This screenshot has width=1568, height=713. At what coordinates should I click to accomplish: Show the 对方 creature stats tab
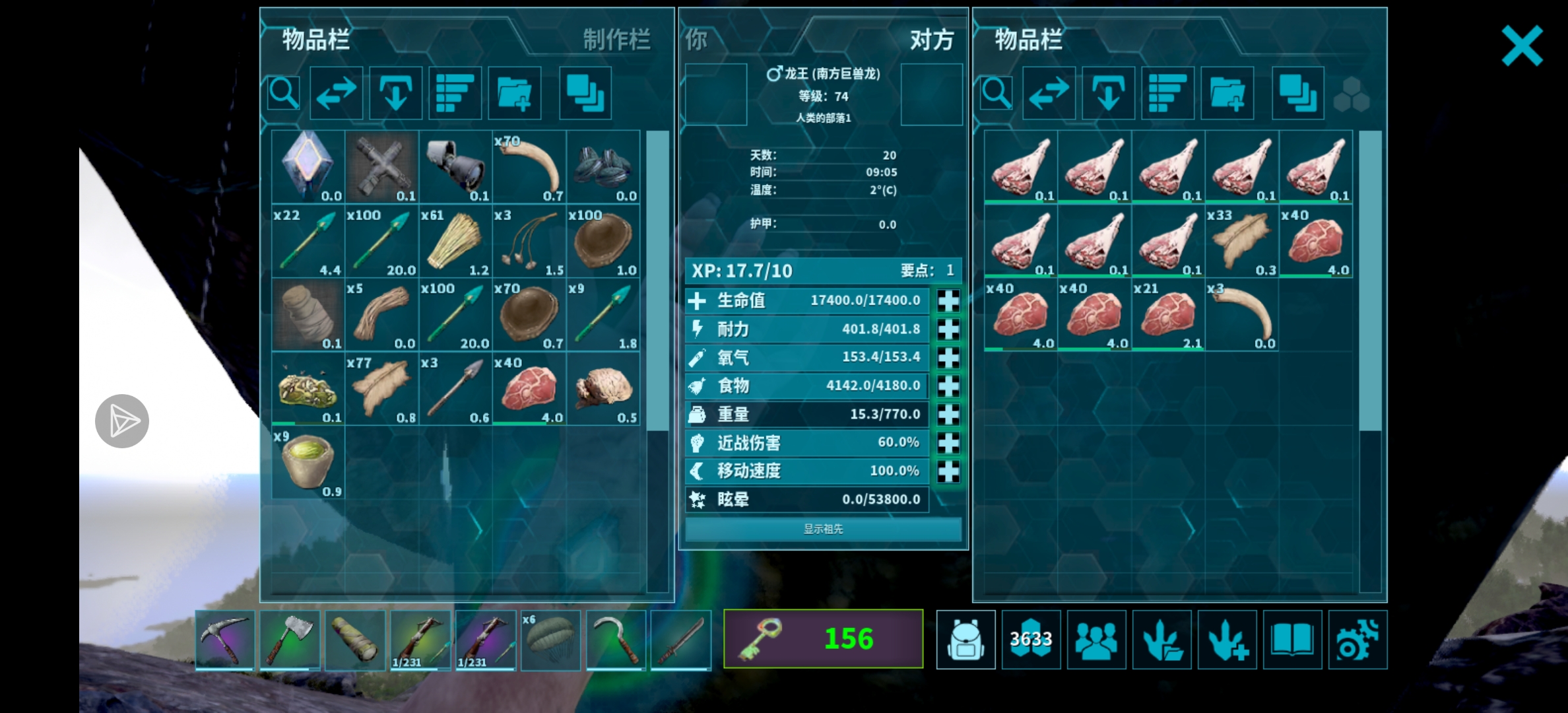coord(931,40)
